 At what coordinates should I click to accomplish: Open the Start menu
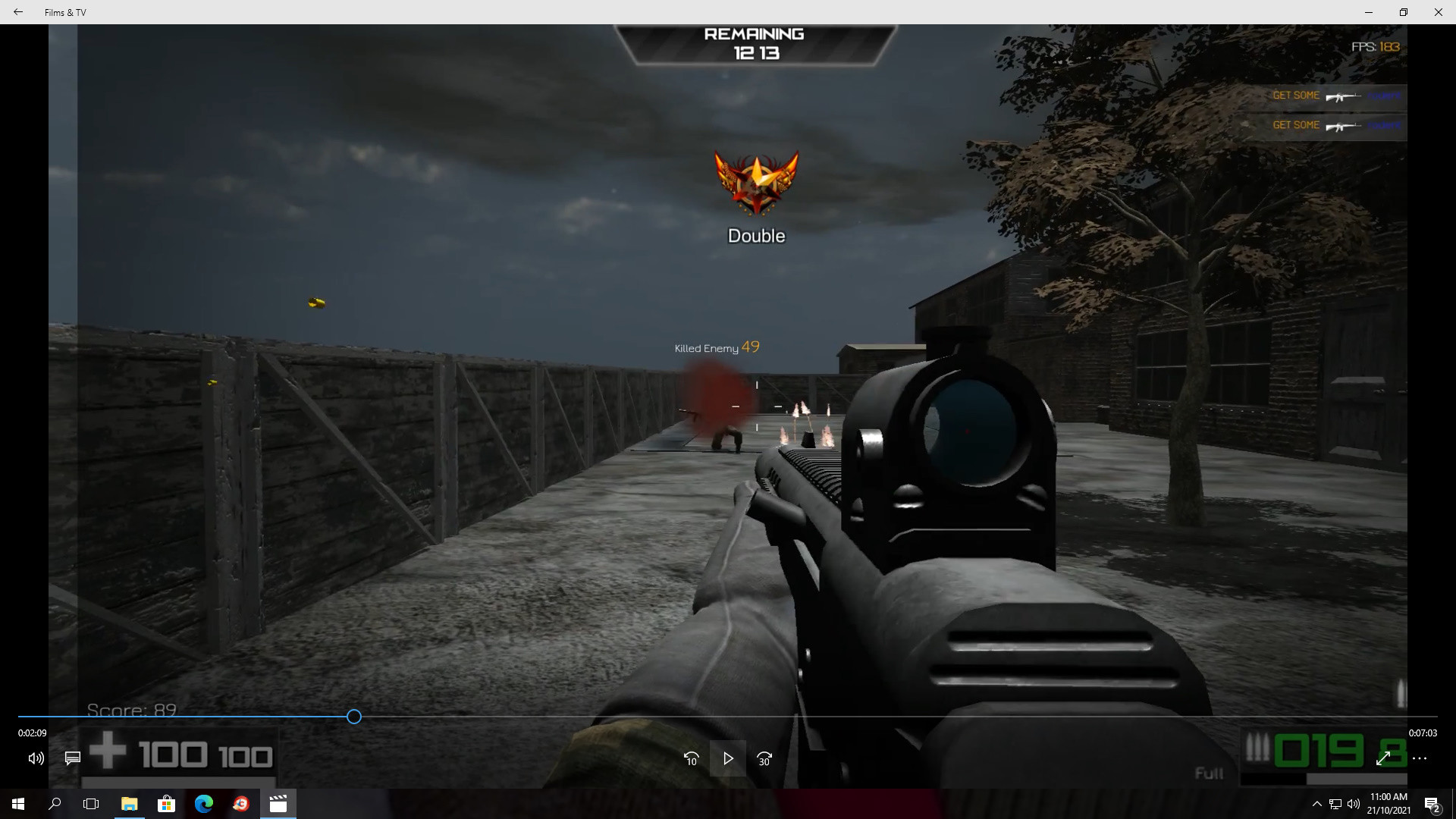tap(17, 804)
